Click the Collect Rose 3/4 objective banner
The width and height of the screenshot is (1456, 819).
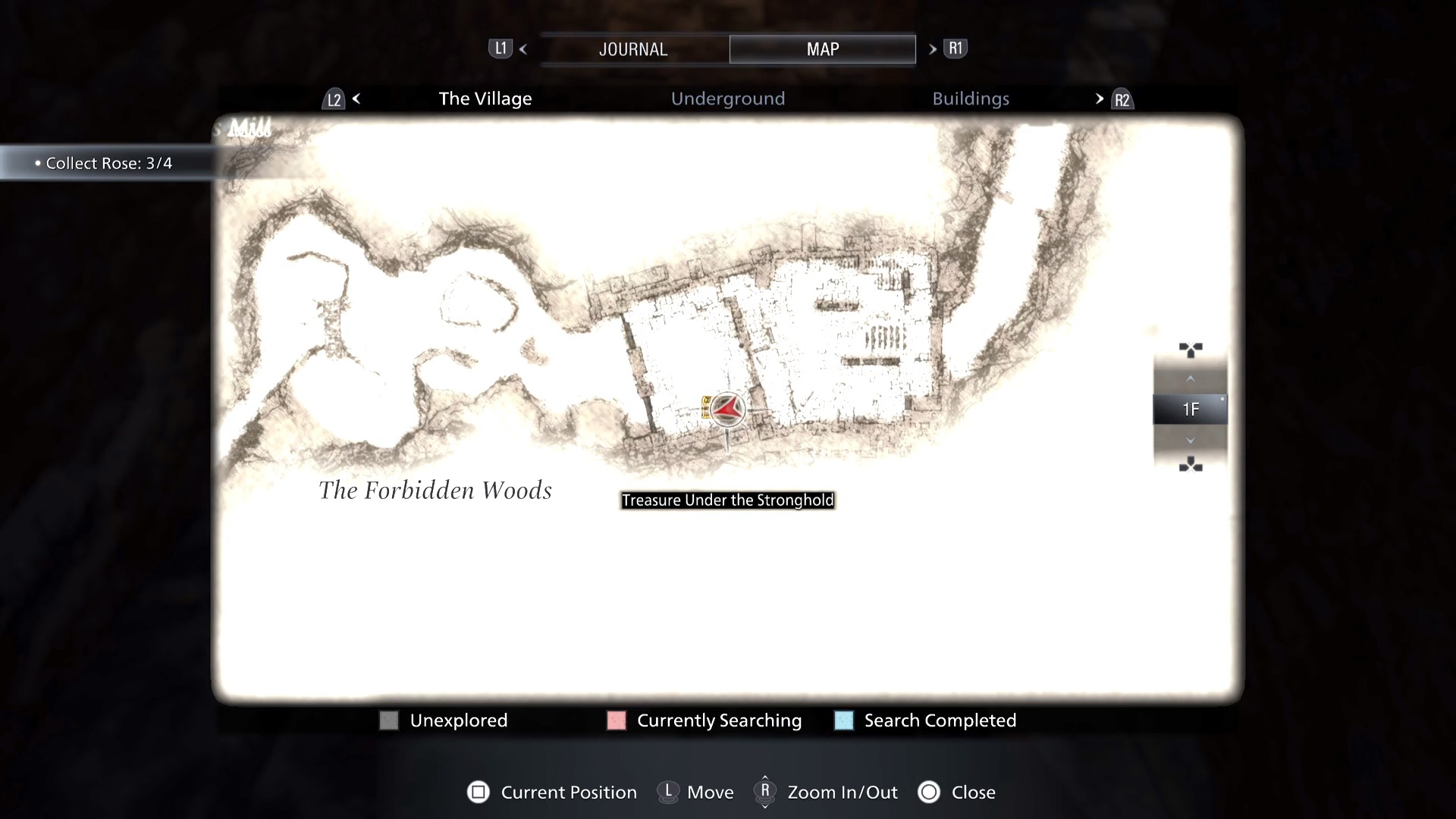(x=104, y=162)
